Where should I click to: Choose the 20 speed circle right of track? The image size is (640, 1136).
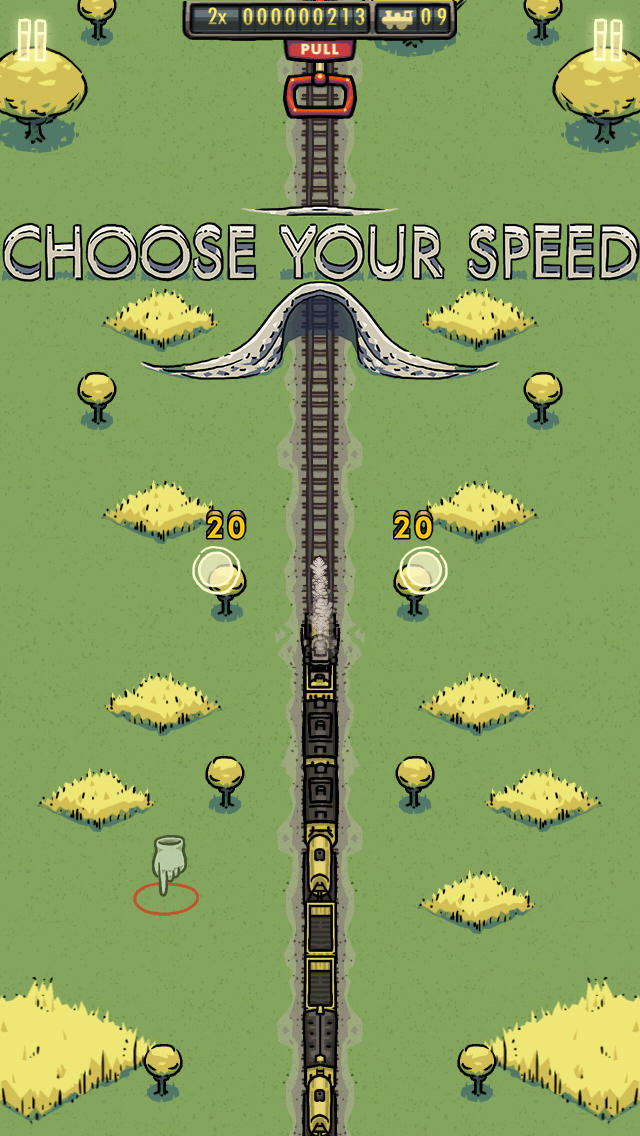pos(423,570)
